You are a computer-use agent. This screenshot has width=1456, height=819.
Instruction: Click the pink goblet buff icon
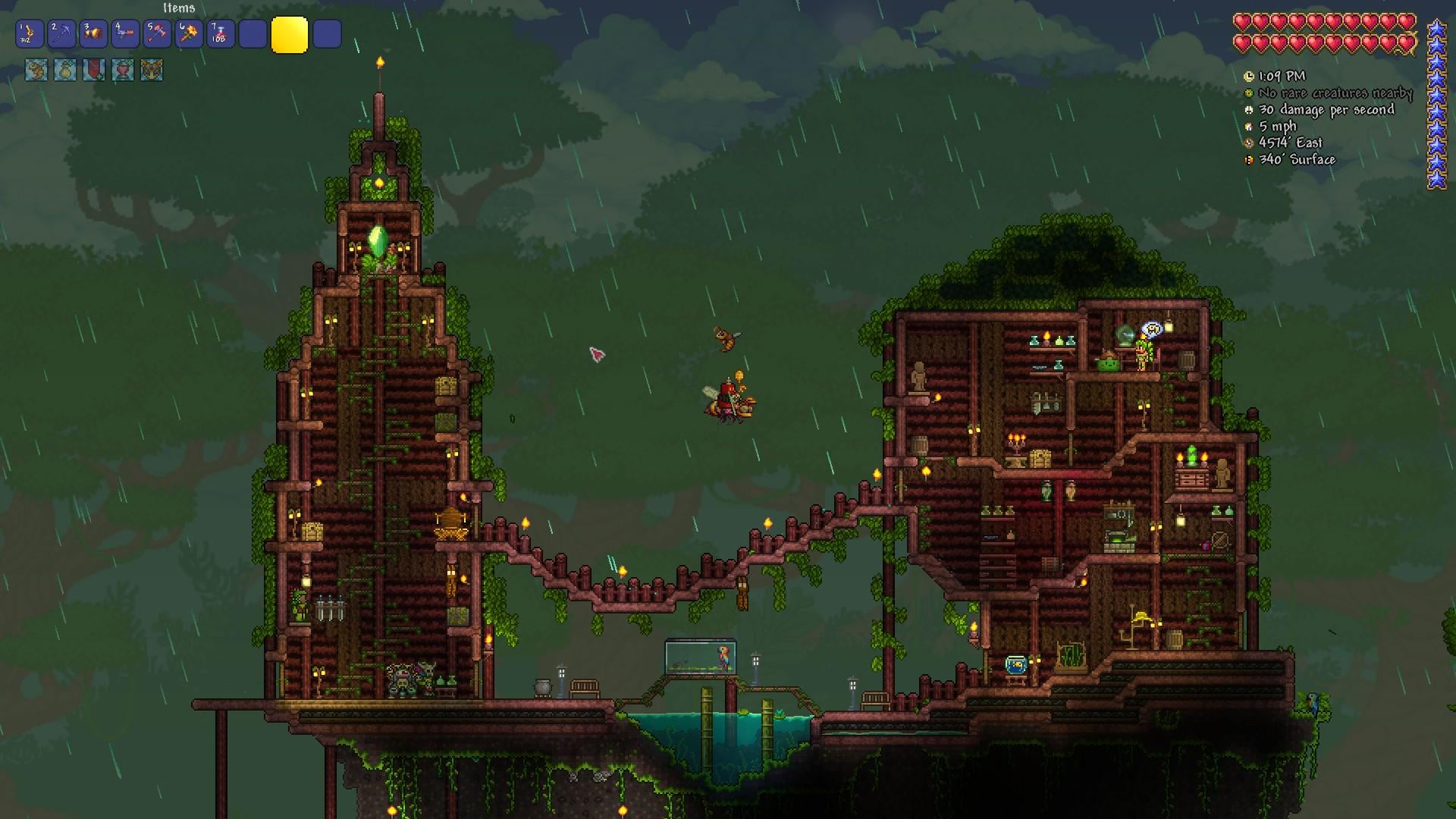coord(123,71)
